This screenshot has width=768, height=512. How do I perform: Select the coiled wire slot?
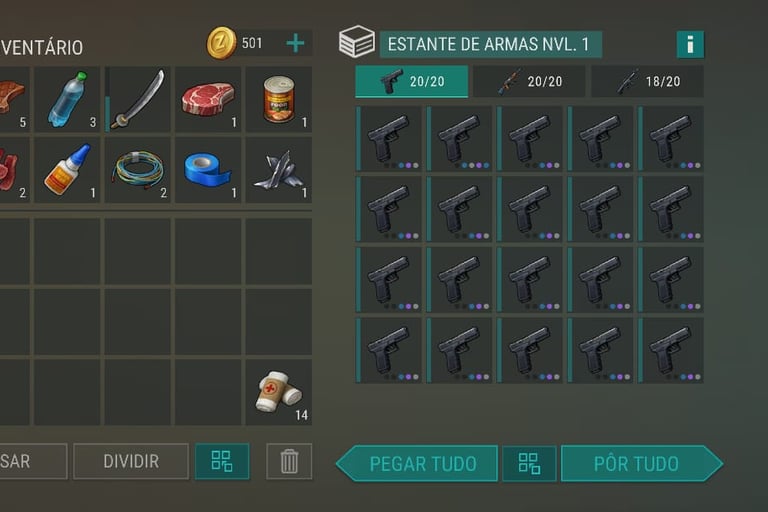(138, 170)
